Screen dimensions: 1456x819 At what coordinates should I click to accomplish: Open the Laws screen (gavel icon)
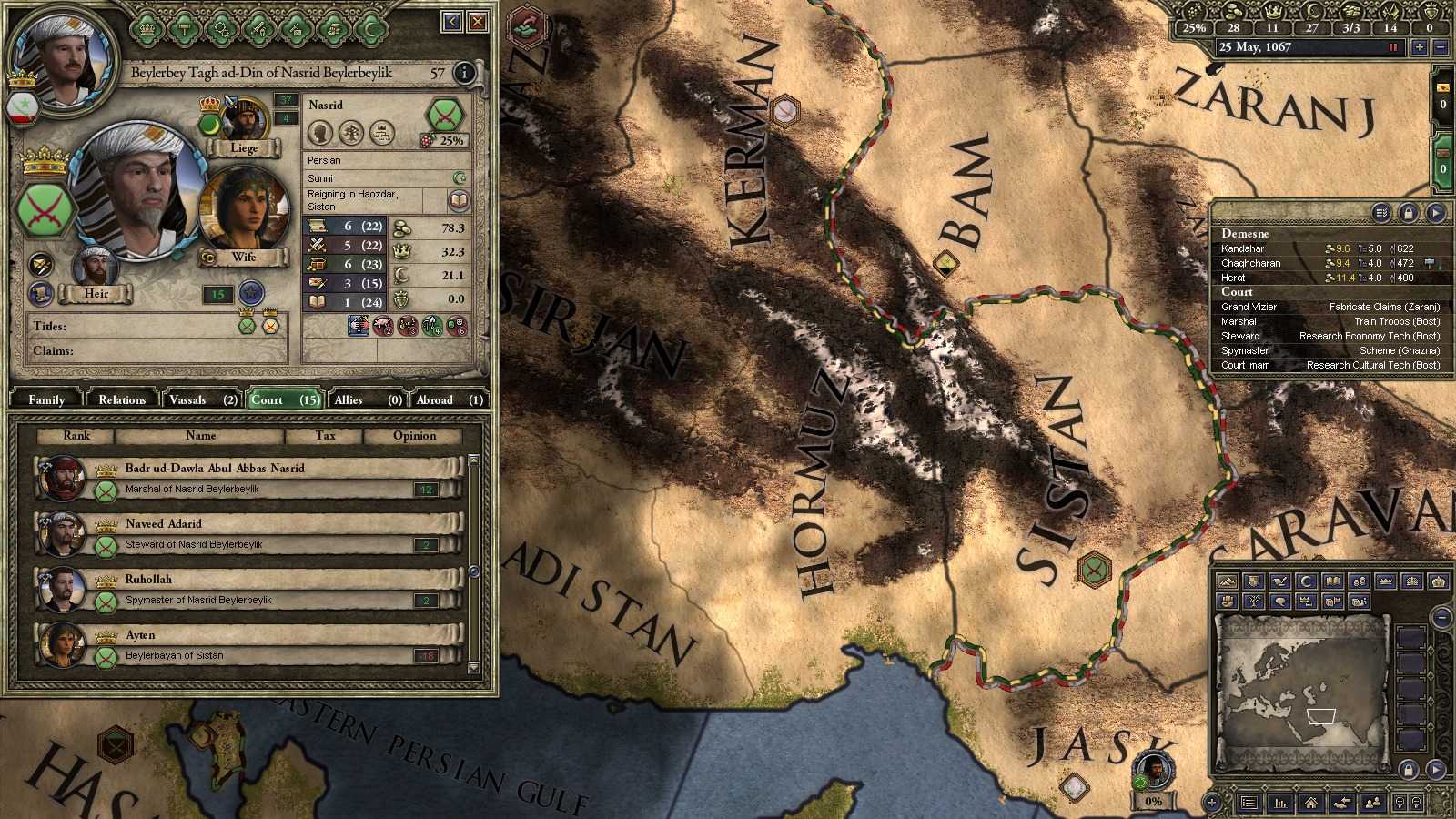coord(184,30)
